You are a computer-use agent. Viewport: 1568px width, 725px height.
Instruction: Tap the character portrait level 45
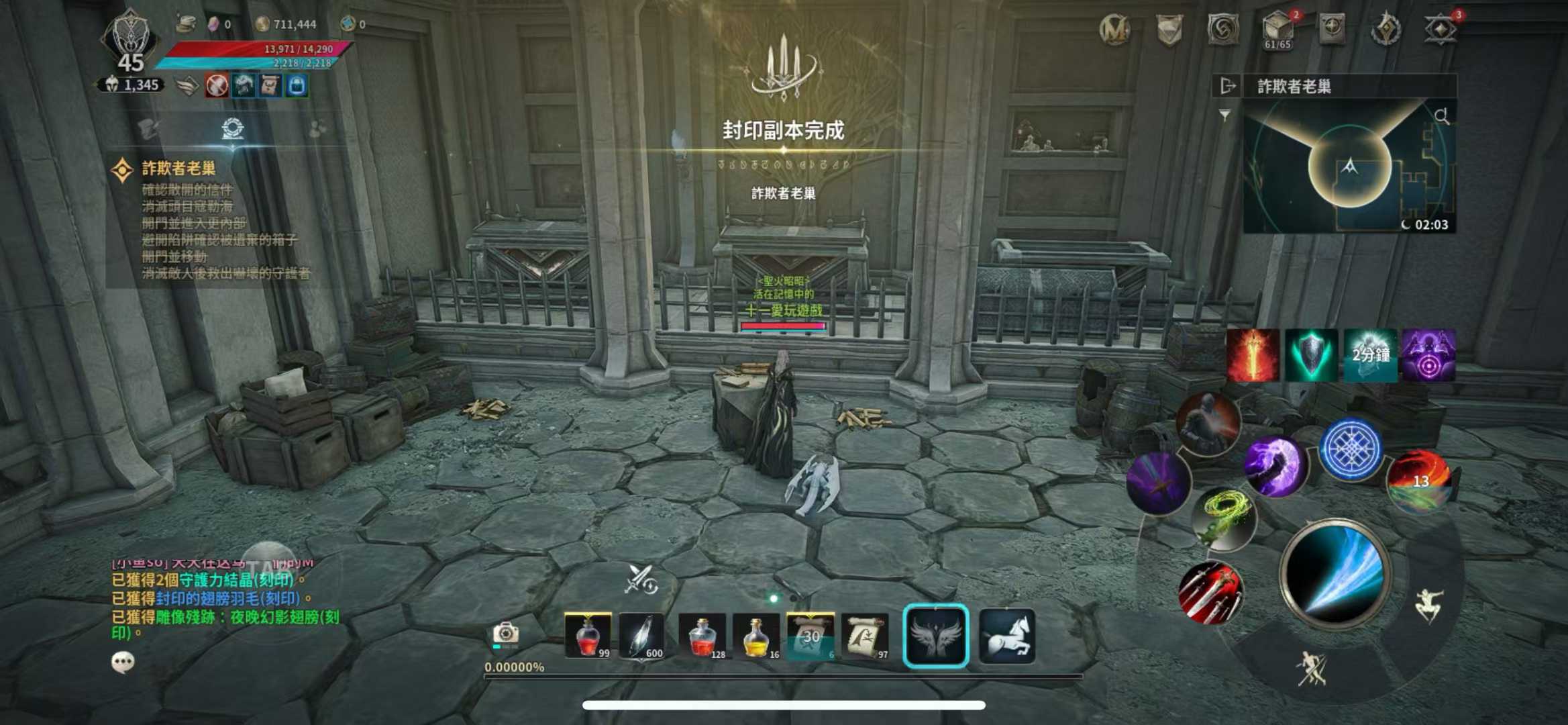129,42
